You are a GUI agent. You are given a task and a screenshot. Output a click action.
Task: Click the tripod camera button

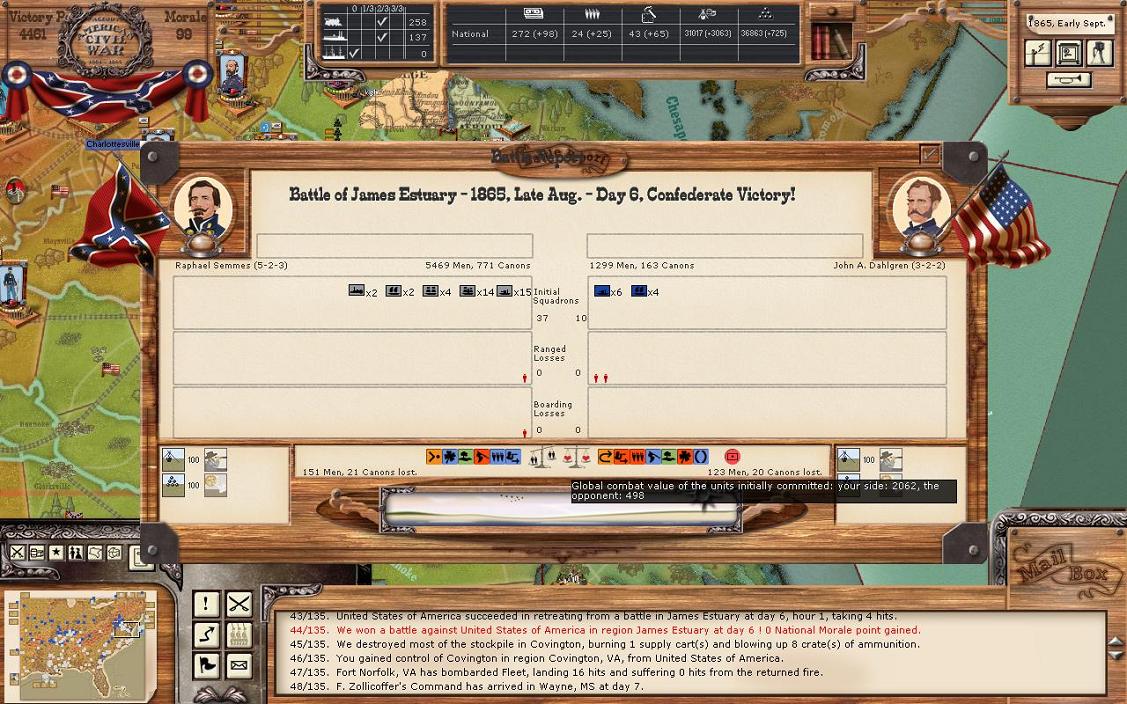click(x=1099, y=53)
